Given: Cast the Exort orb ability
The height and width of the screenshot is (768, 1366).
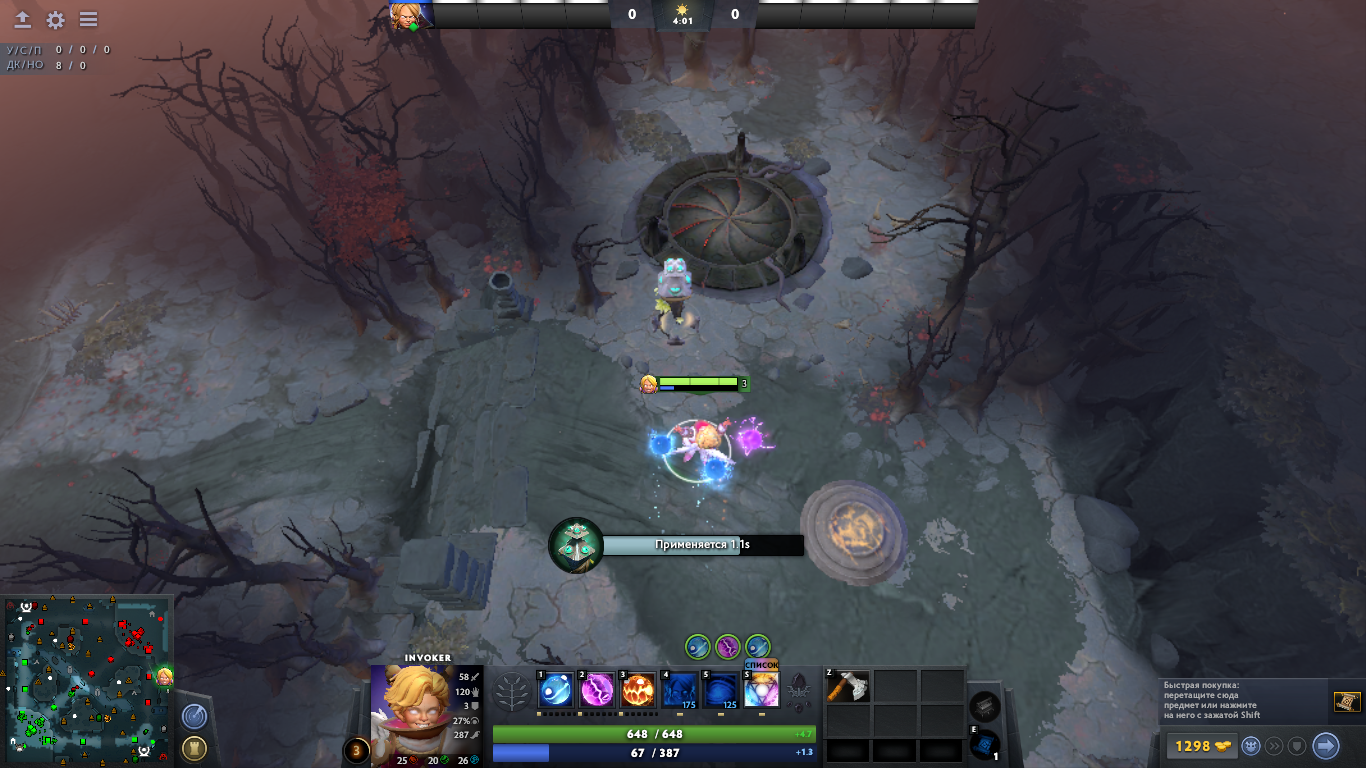Looking at the screenshot, I should (x=639, y=691).
